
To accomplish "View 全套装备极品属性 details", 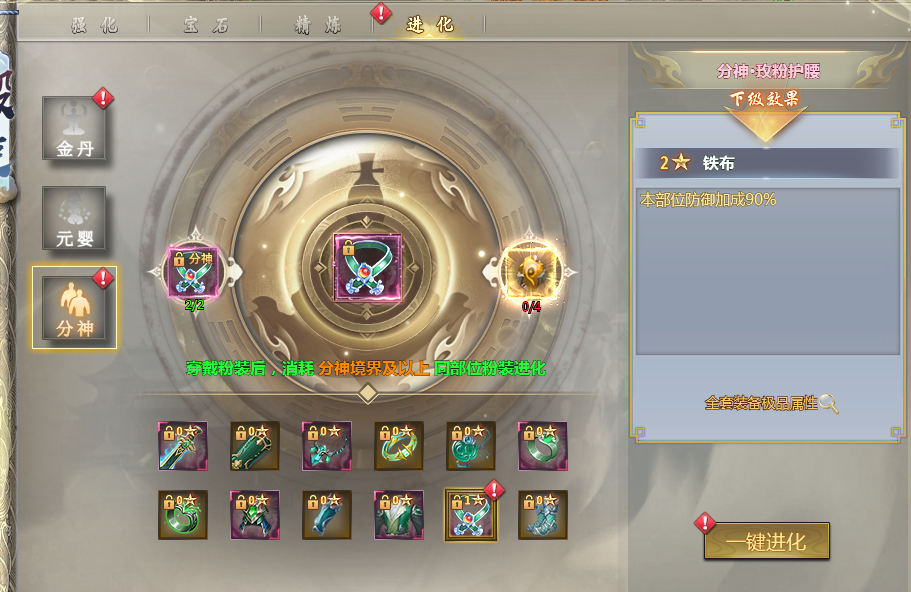I will point(771,403).
